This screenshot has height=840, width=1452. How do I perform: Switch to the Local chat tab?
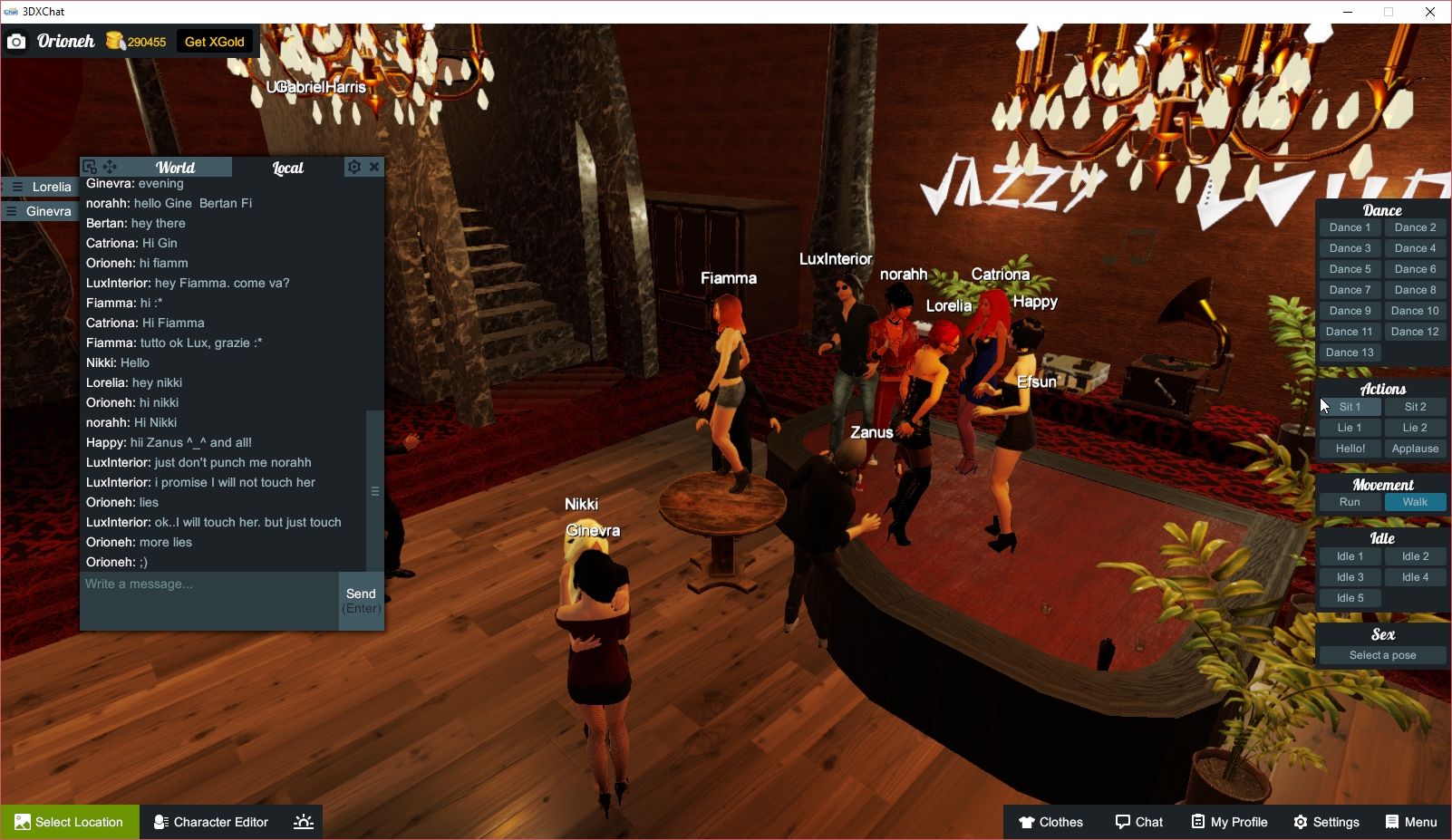point(286,167)
